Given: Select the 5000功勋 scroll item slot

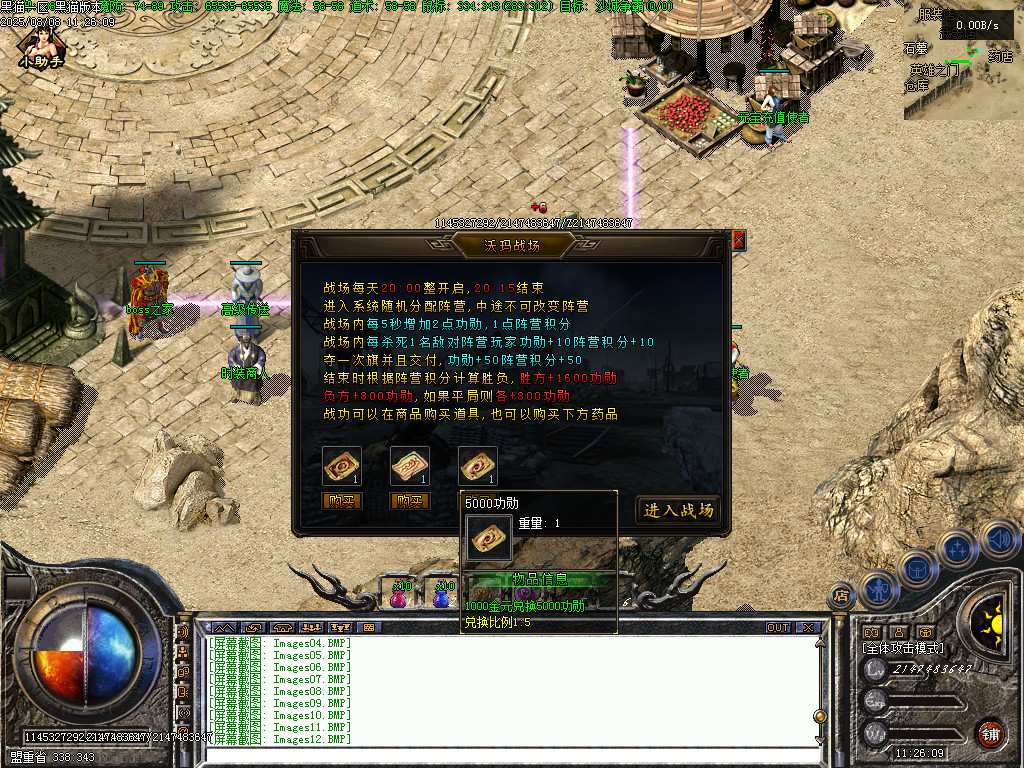Looking at the screenshot, I should click(478, 466).
